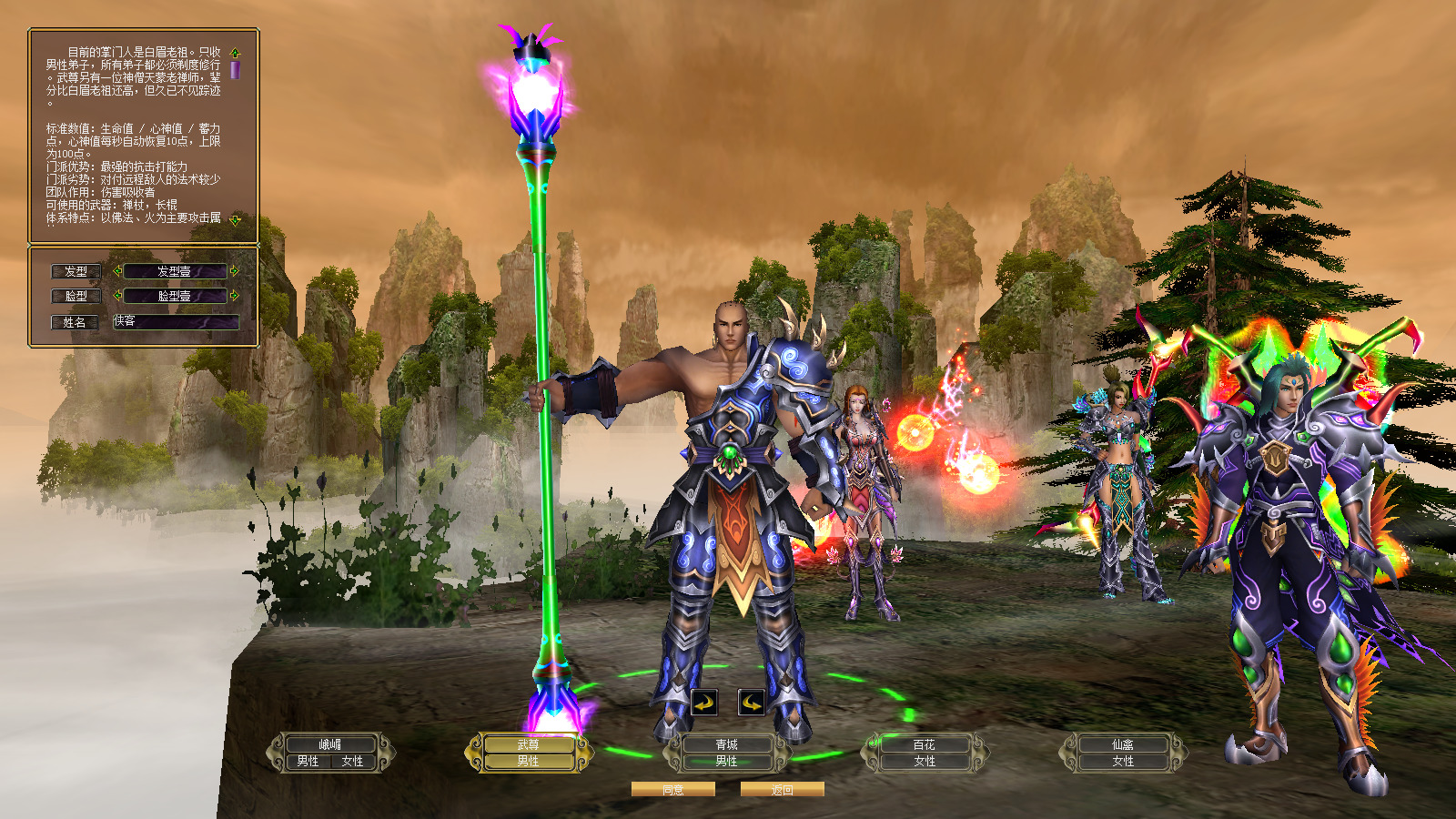
Task: Rotate character with the left arrow button
Action: (704, 703)
